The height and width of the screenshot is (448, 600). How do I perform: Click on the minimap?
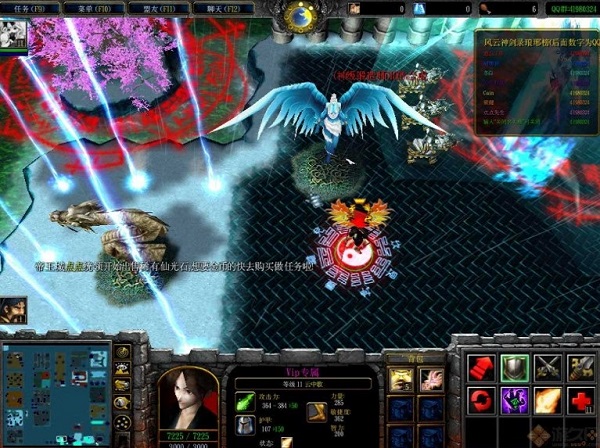(56, 392)
